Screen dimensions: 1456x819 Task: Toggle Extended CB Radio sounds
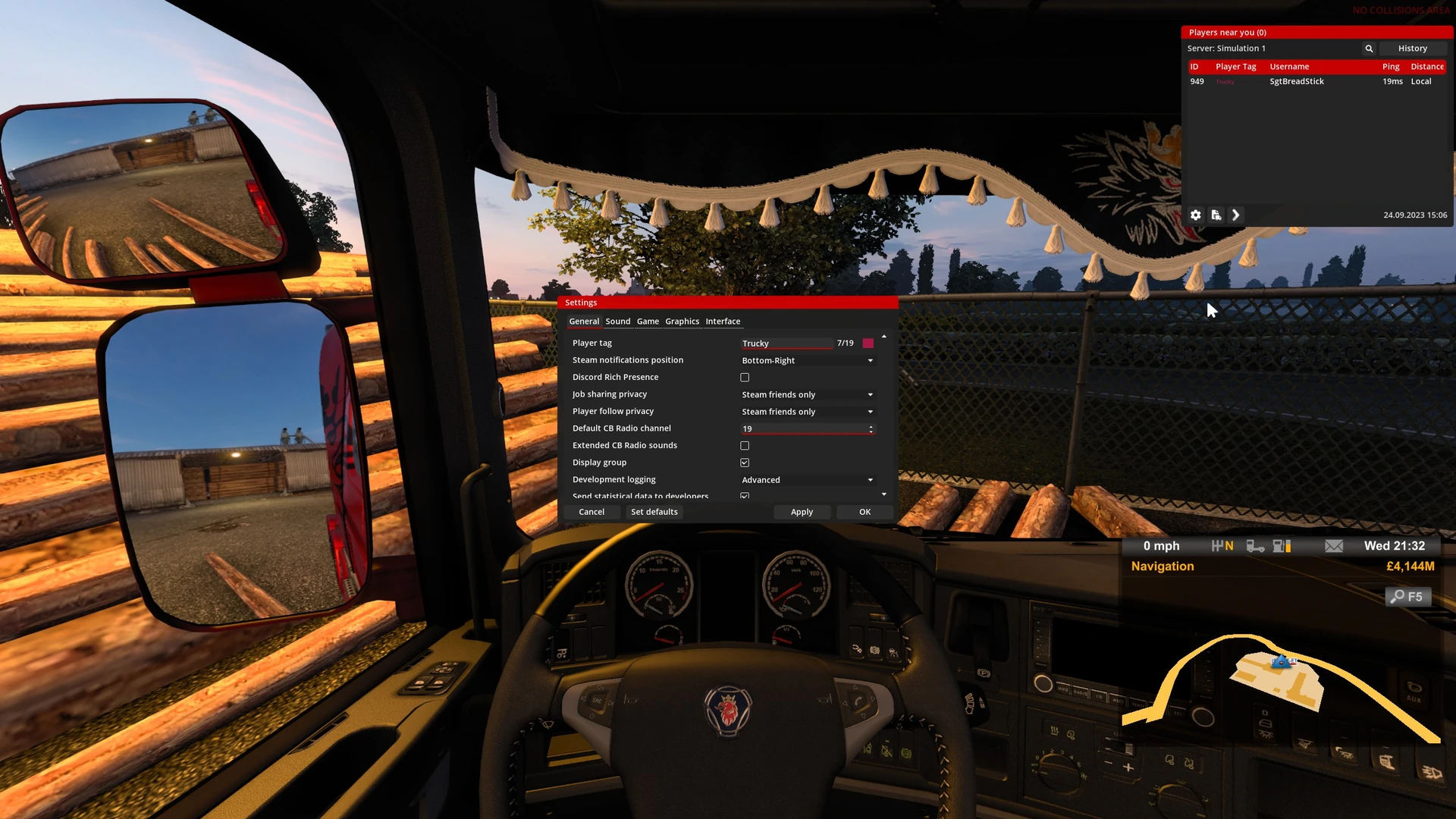point(745,446)
